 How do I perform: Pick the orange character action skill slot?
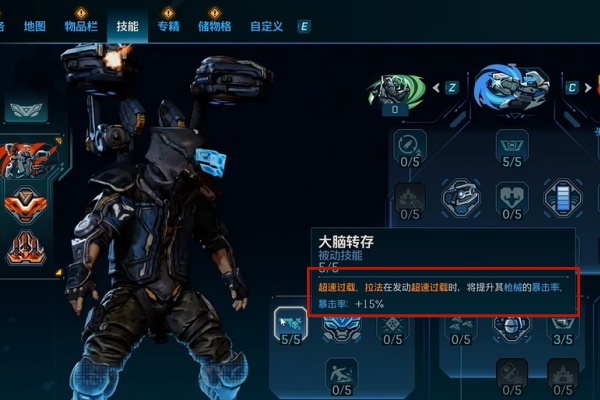tap(25, 159)
